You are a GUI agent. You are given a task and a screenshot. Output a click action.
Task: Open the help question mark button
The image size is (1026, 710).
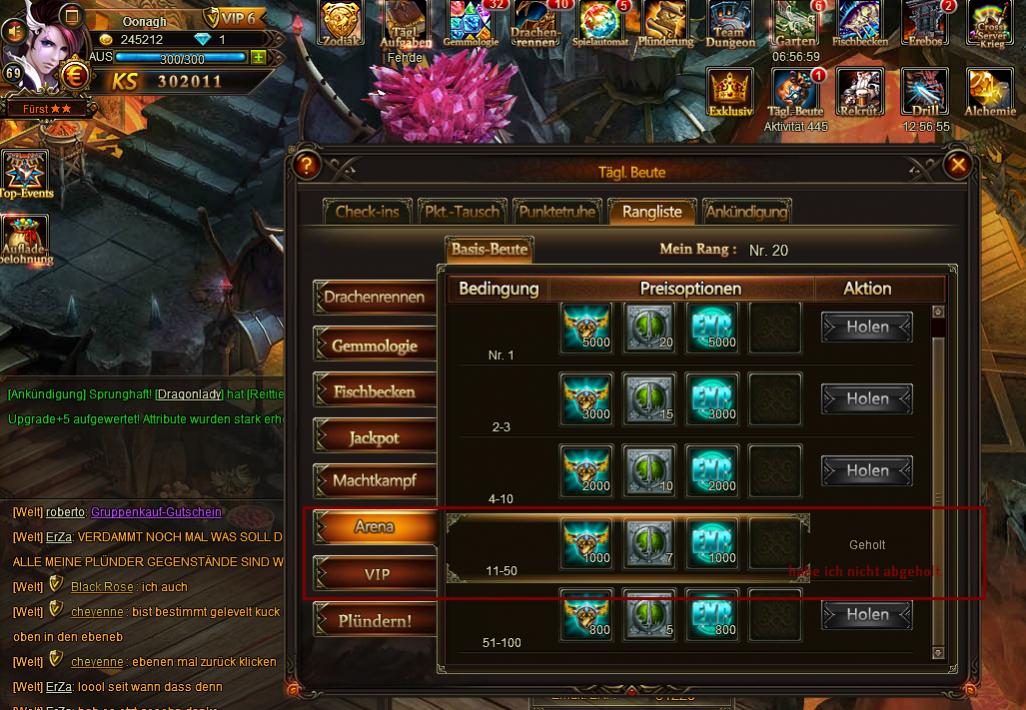pos(307,166)
